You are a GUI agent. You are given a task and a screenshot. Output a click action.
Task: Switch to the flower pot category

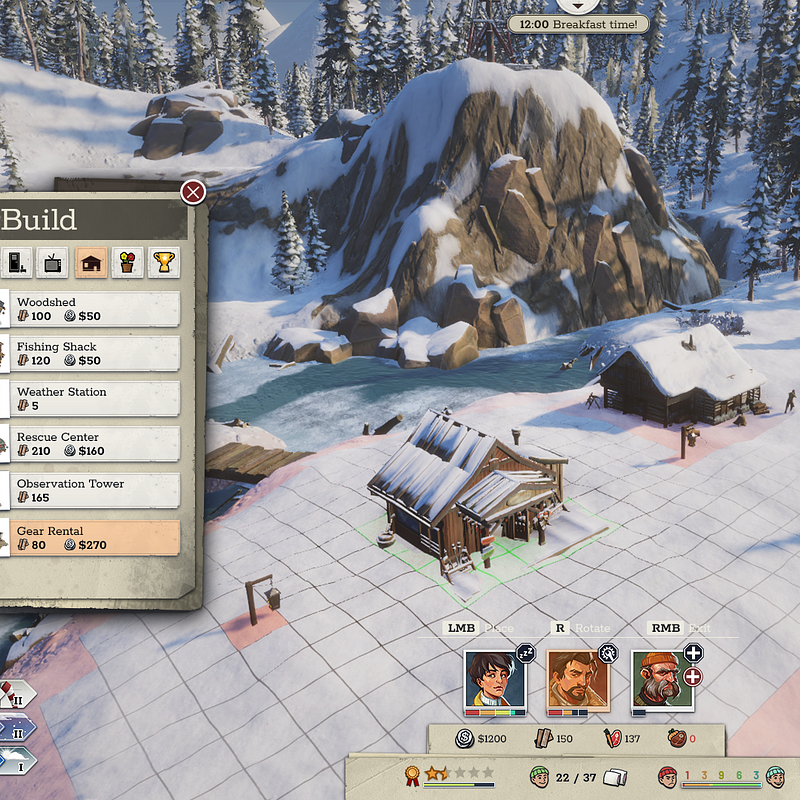coord(127,263)
